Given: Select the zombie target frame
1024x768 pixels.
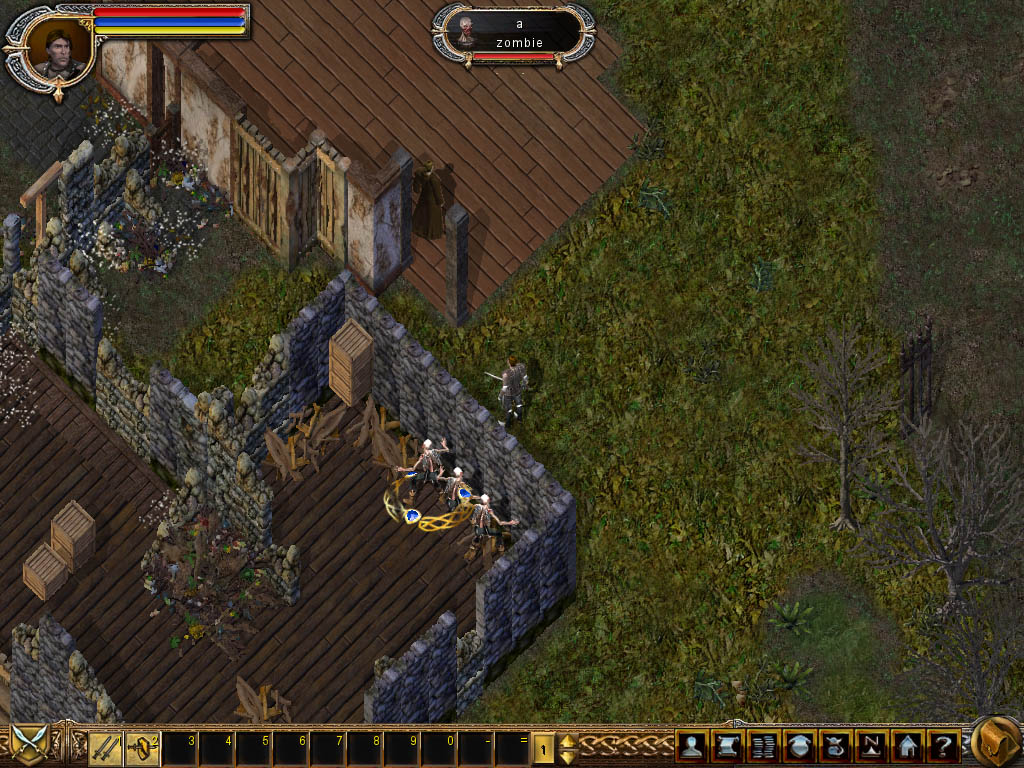Looking at the screenshot, I should [514, 33].
